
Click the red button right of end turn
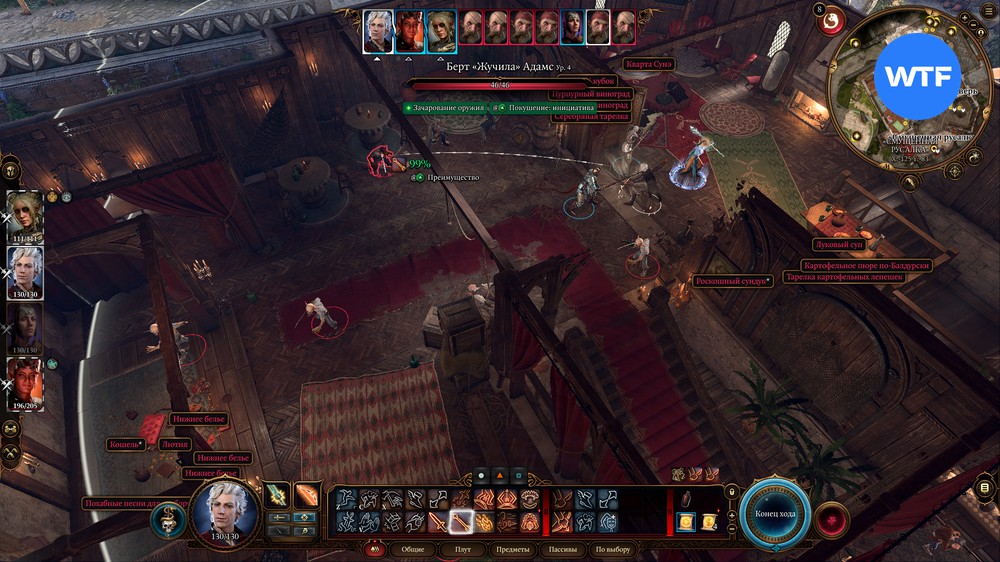point(830,519)
